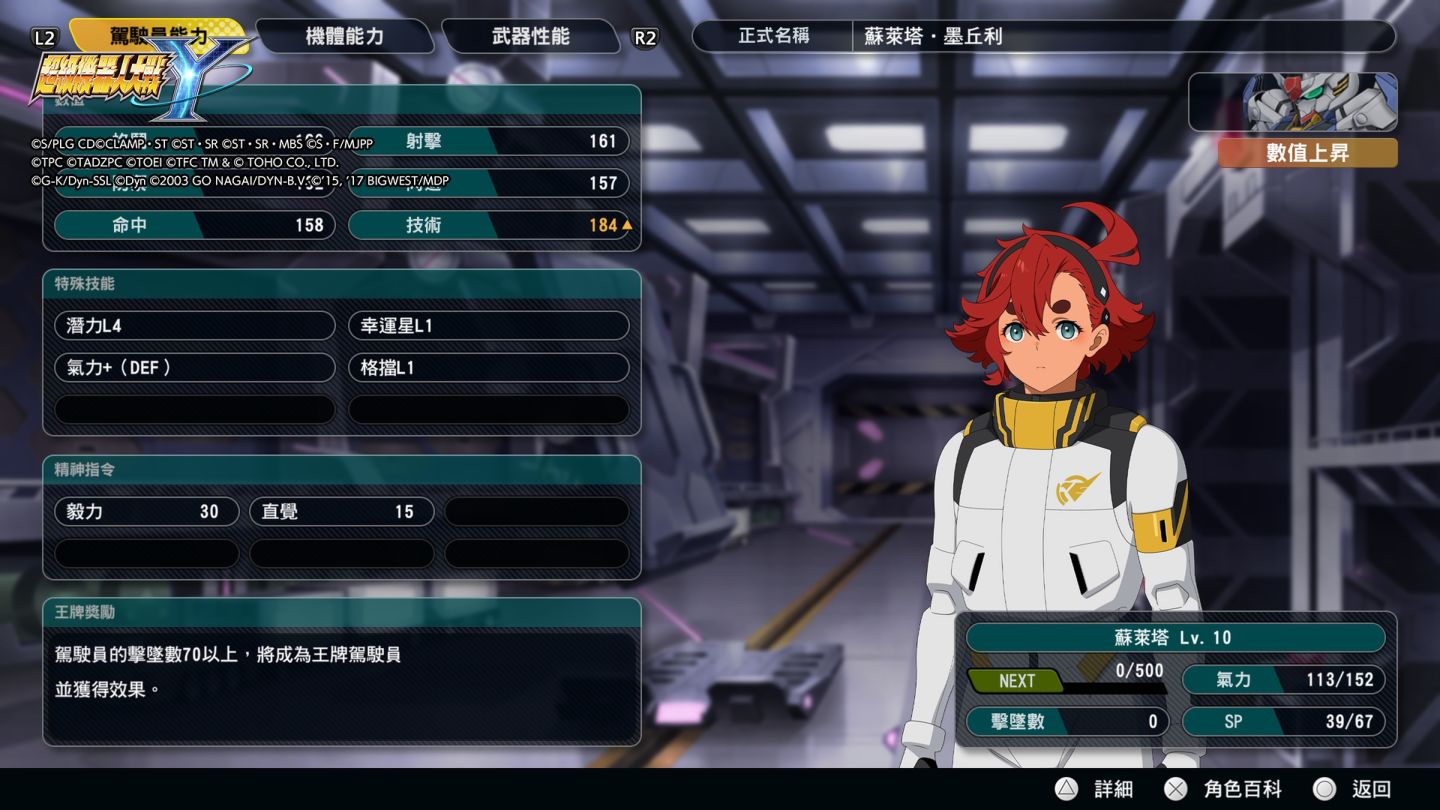Click the 王牌獎勵 ace bonus panel

click(341, 671)
